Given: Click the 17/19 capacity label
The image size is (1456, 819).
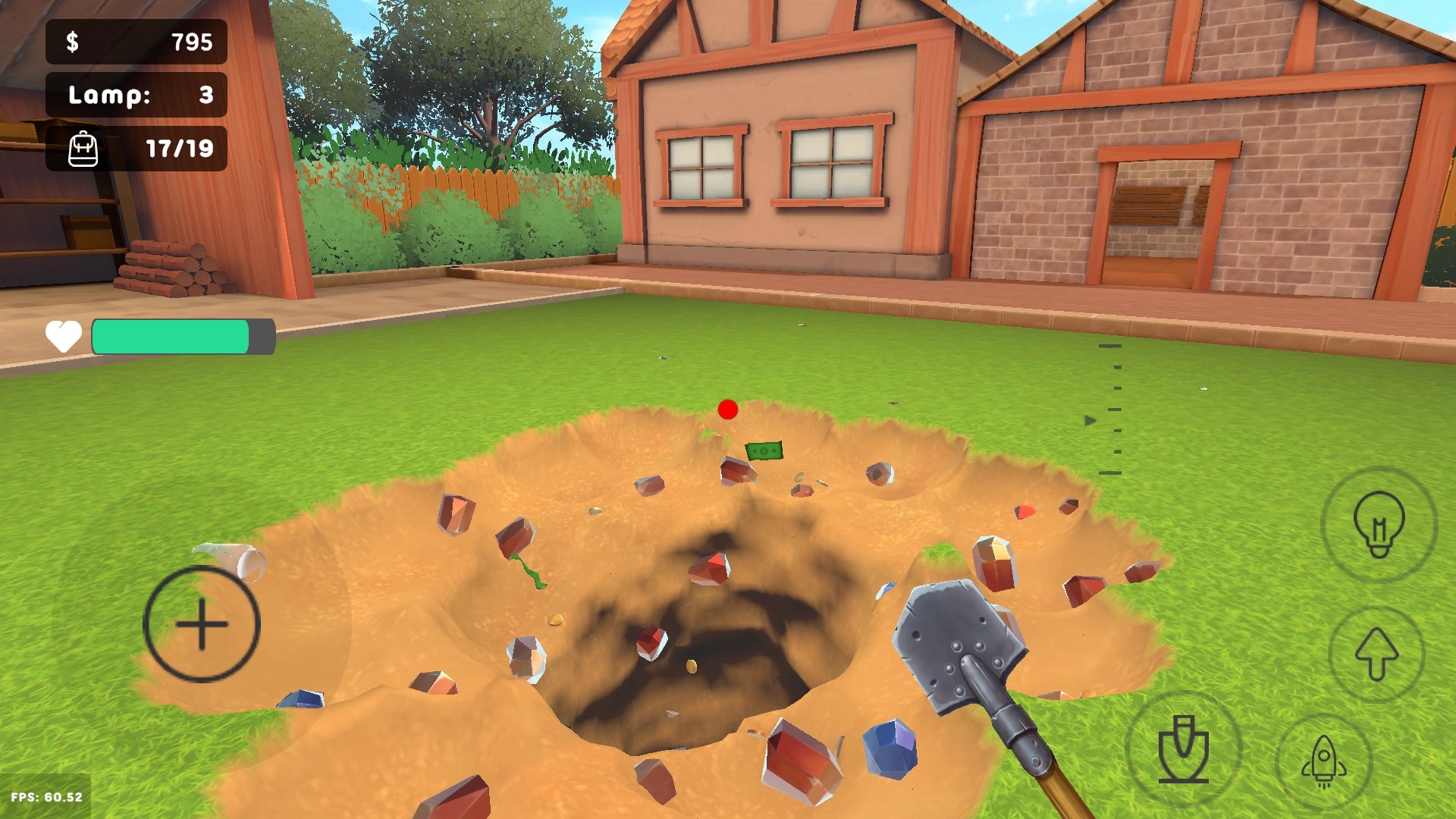Looking at the screenshot, I should (x=180, y=149).
